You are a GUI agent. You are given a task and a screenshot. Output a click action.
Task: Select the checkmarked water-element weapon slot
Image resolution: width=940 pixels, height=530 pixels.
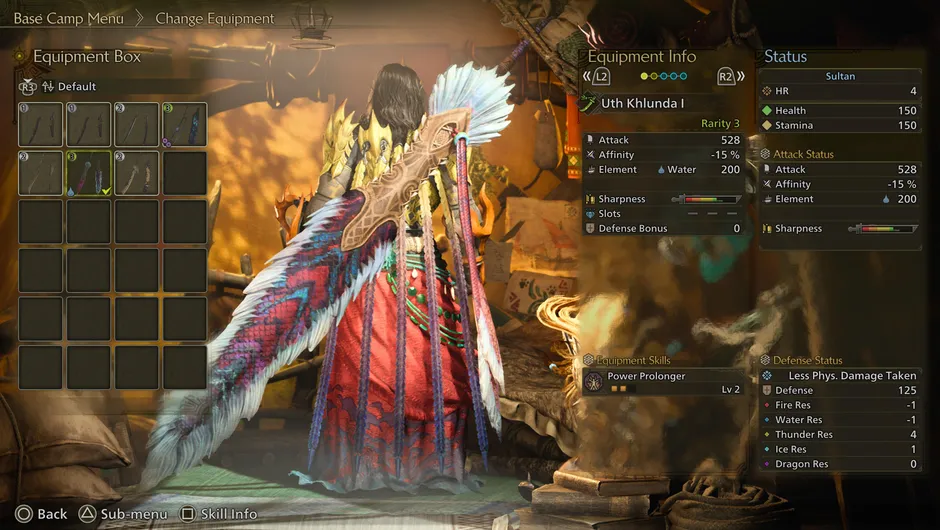tap(89, 173)
